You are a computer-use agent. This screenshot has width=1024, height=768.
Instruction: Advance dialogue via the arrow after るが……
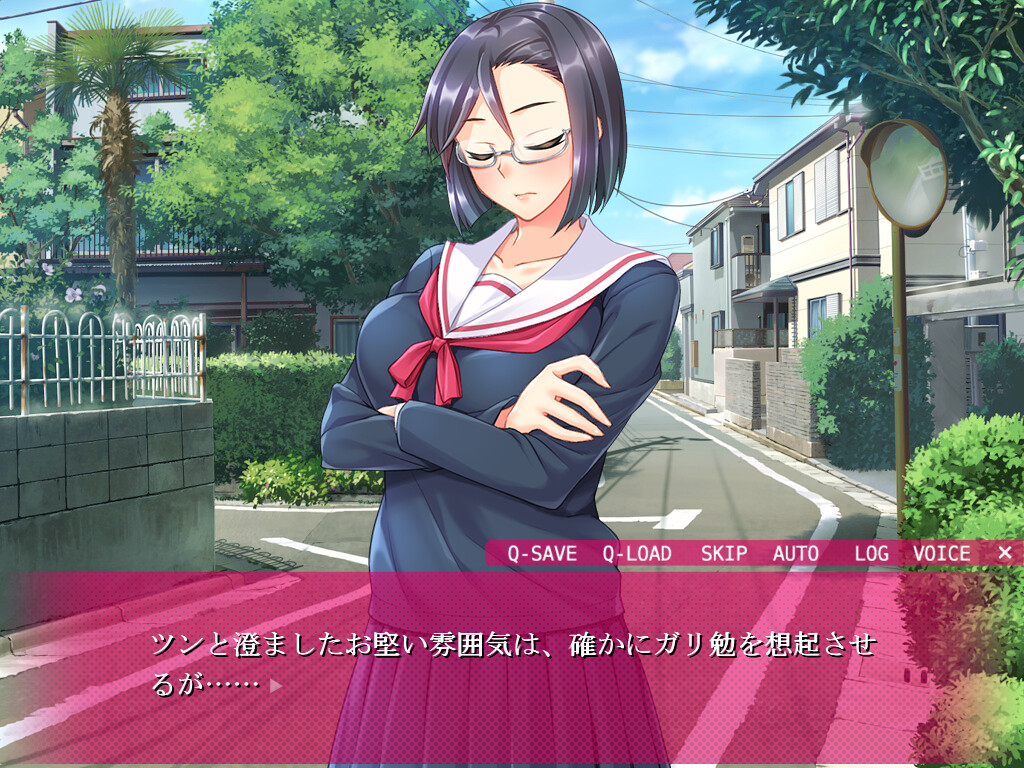click(x=276, y=686)
